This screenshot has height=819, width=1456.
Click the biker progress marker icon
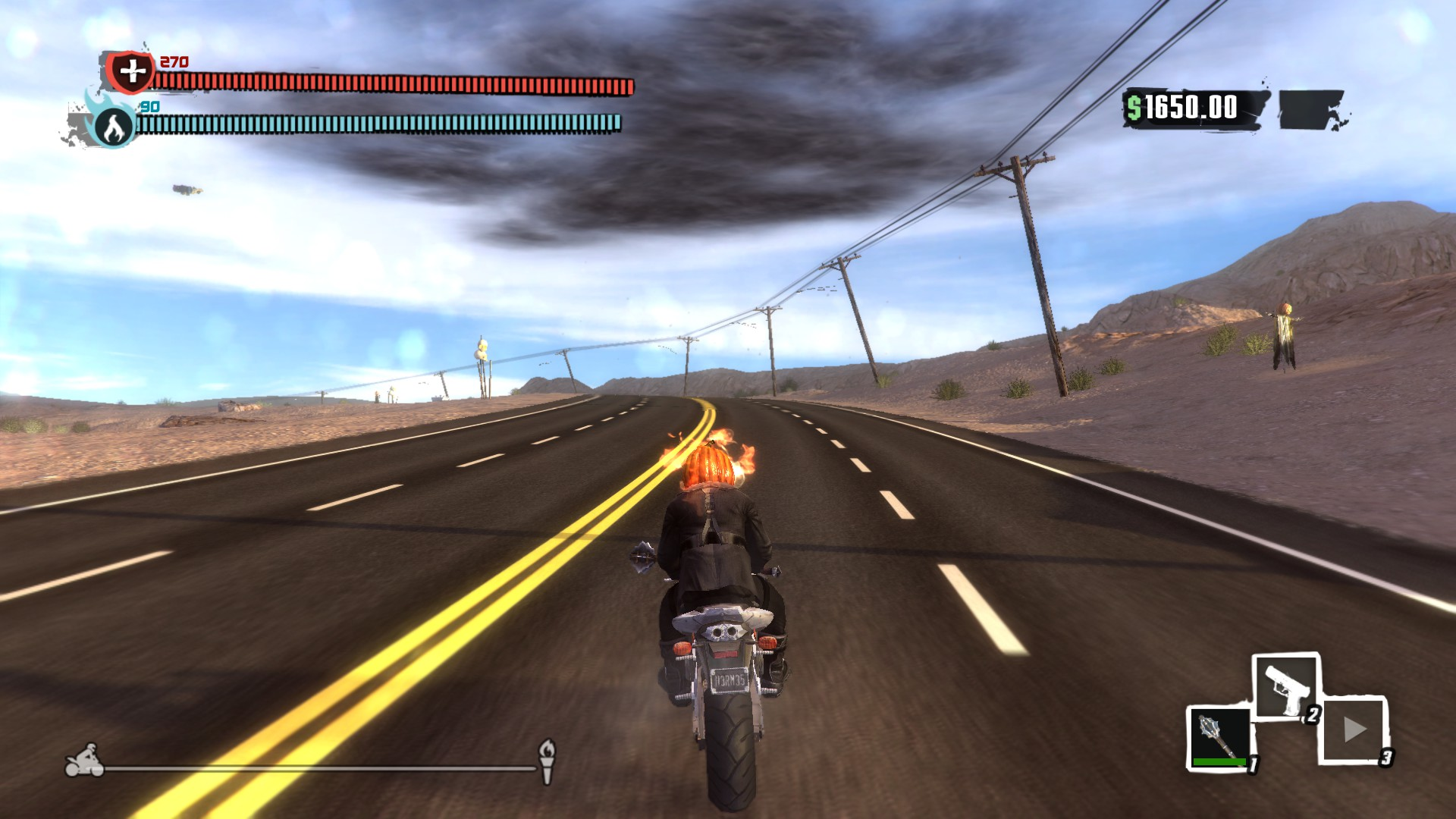[84, 761]
